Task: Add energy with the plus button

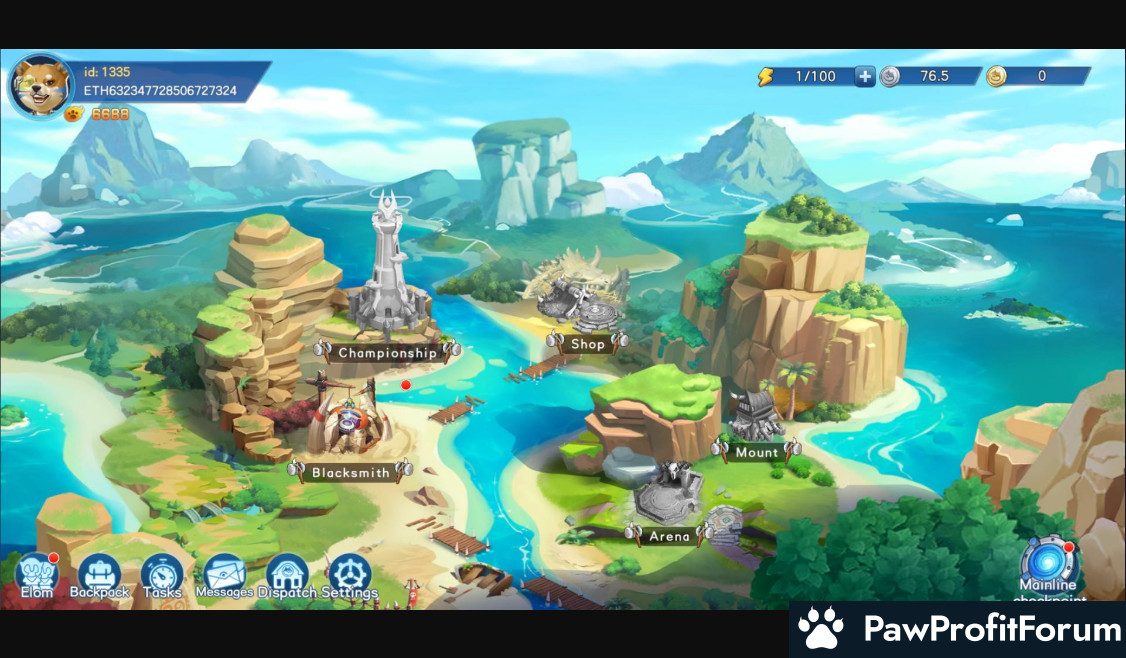Action: click(865, 76)
